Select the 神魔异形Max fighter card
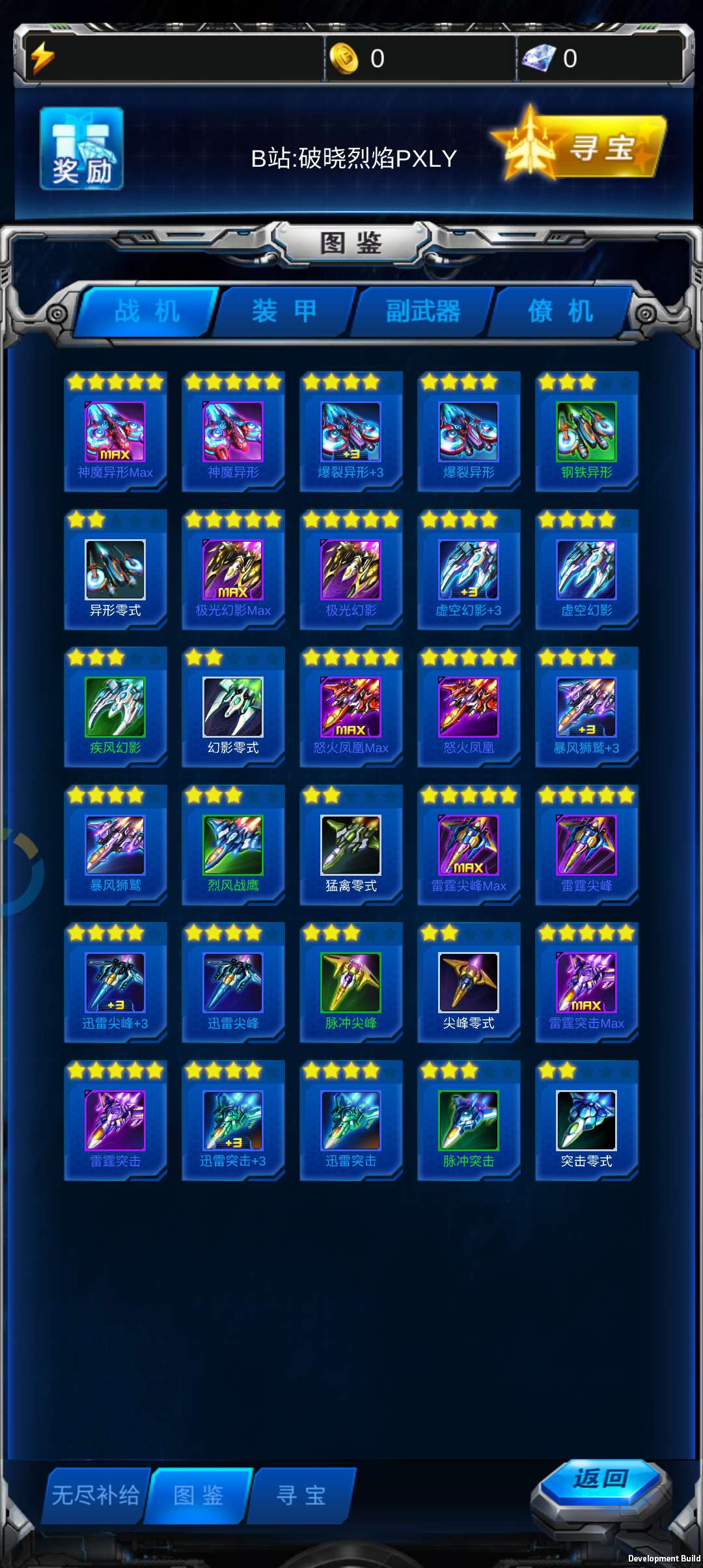The height and width of the screenshot is (1568, 703). coord(115,432)
